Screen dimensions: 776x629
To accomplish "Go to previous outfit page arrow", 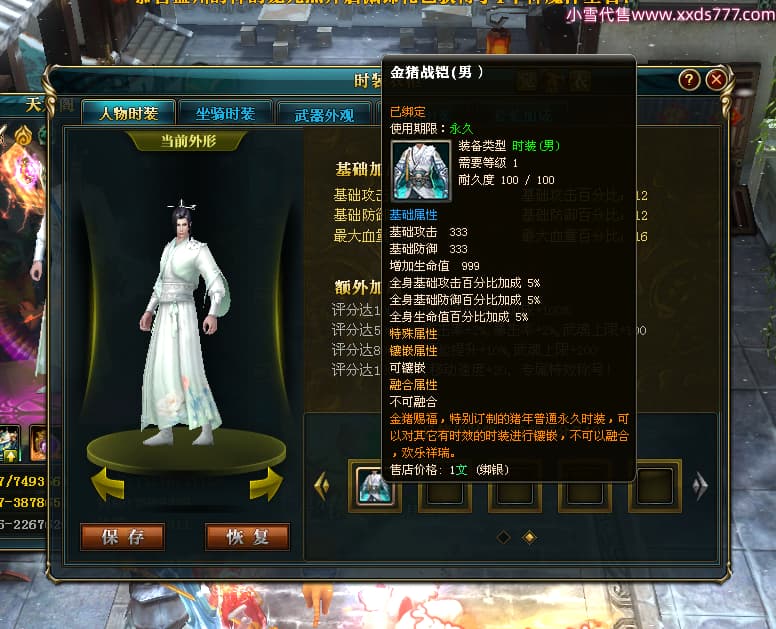I will [x=322, y=486].
